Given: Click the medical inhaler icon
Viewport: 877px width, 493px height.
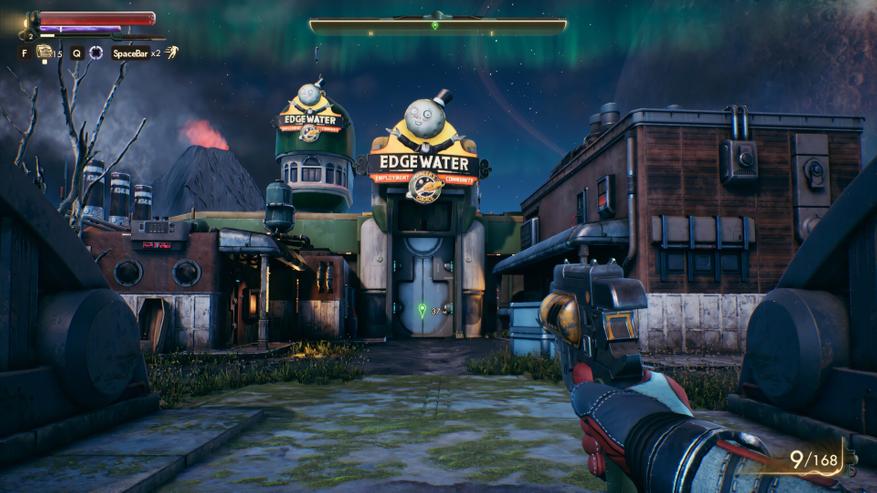Looking at the screenshot, I should (x=45, y=52).
